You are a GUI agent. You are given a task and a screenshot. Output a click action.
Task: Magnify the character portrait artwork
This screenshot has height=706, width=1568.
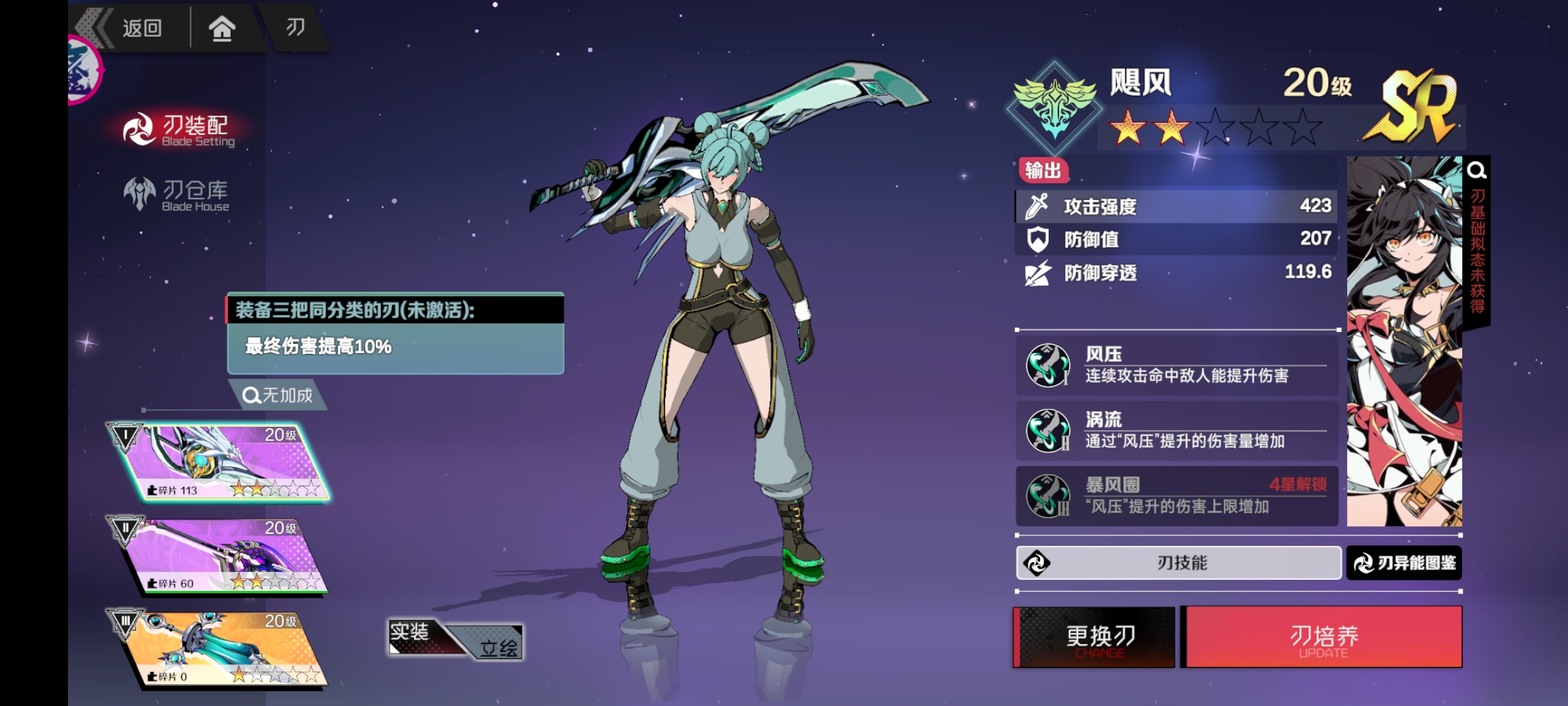click(x=1477, y=171)
